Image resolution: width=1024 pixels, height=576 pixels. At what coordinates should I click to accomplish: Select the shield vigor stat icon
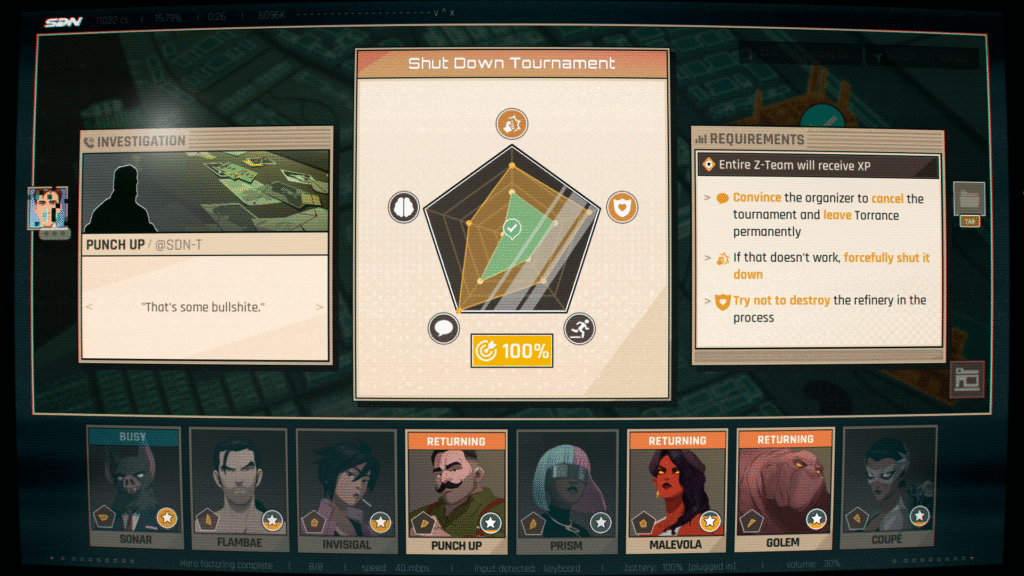(622, 207)
